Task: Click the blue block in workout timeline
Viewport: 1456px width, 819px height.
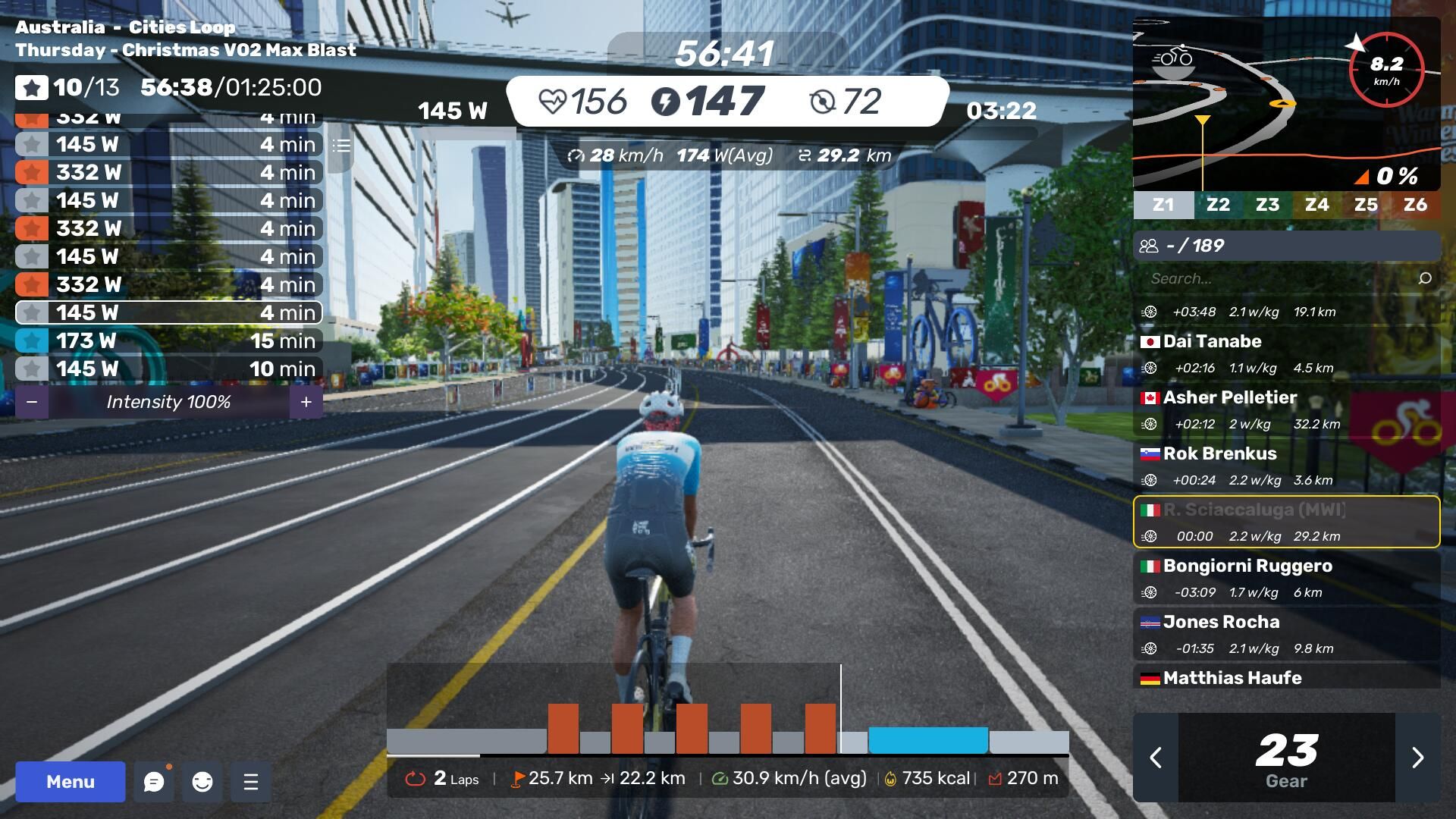Action: 928,740
